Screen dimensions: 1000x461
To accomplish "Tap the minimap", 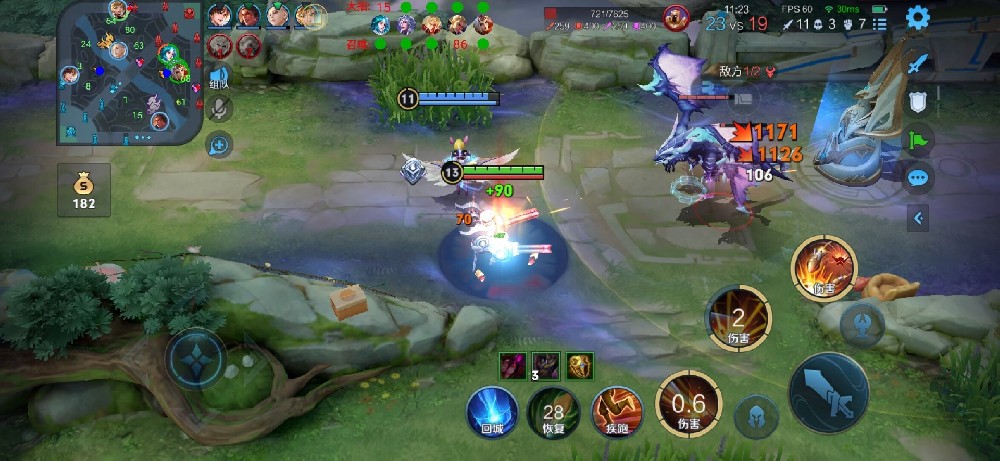I will [x=128, y=72].
